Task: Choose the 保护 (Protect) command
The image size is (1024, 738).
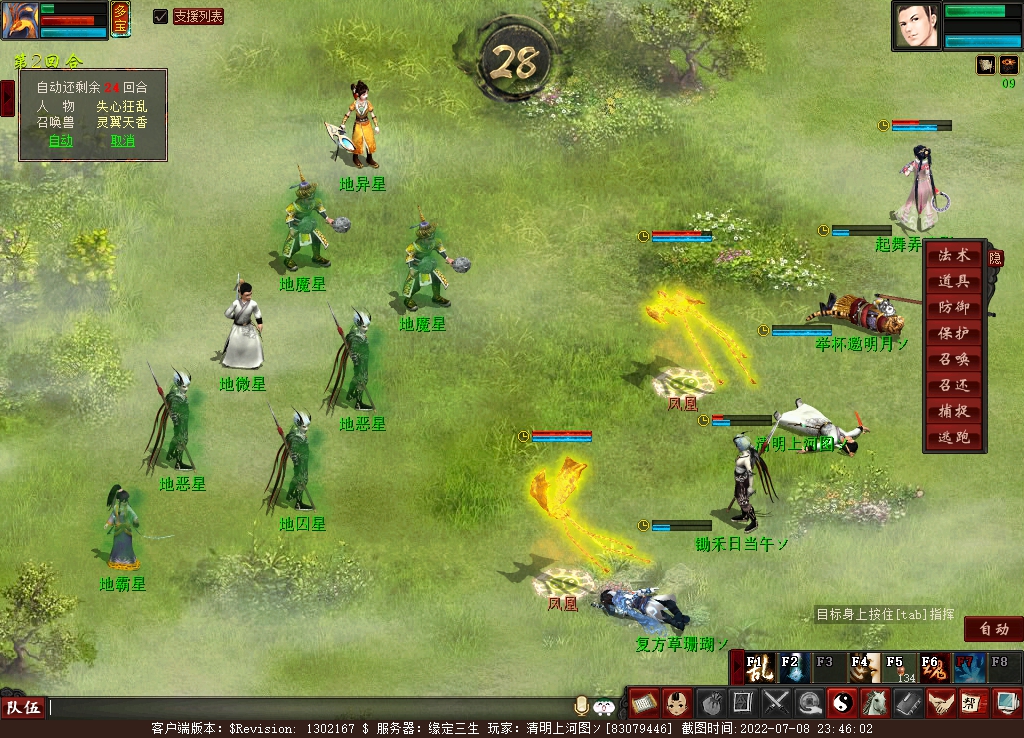Action: click(954, 334)
